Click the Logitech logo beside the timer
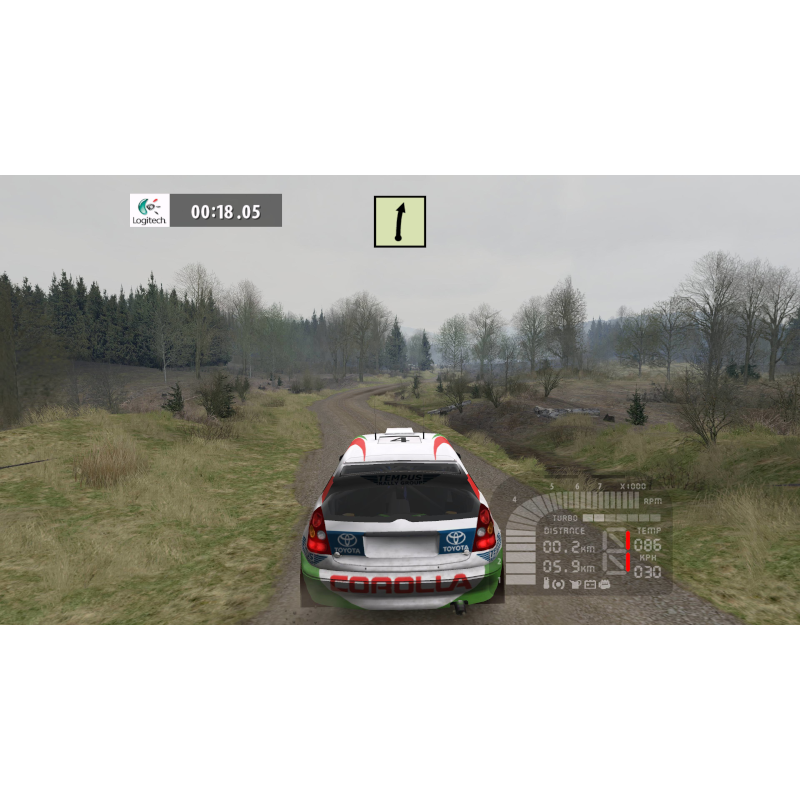The width and height of the screenshot is (800, 800). (150, 210)
